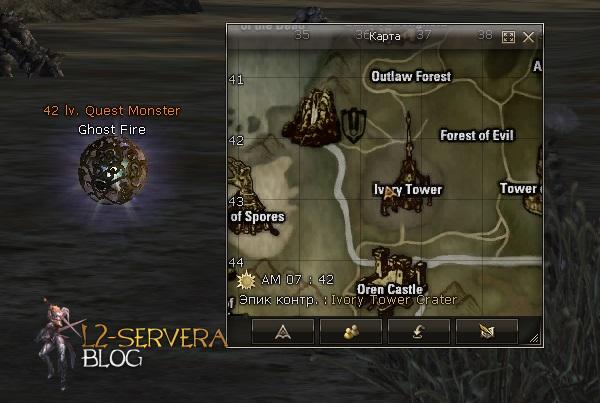This screenshot has width=600, height=403.
Task: Click the curved arrow button under the map
Action: (x=418, y=331)
